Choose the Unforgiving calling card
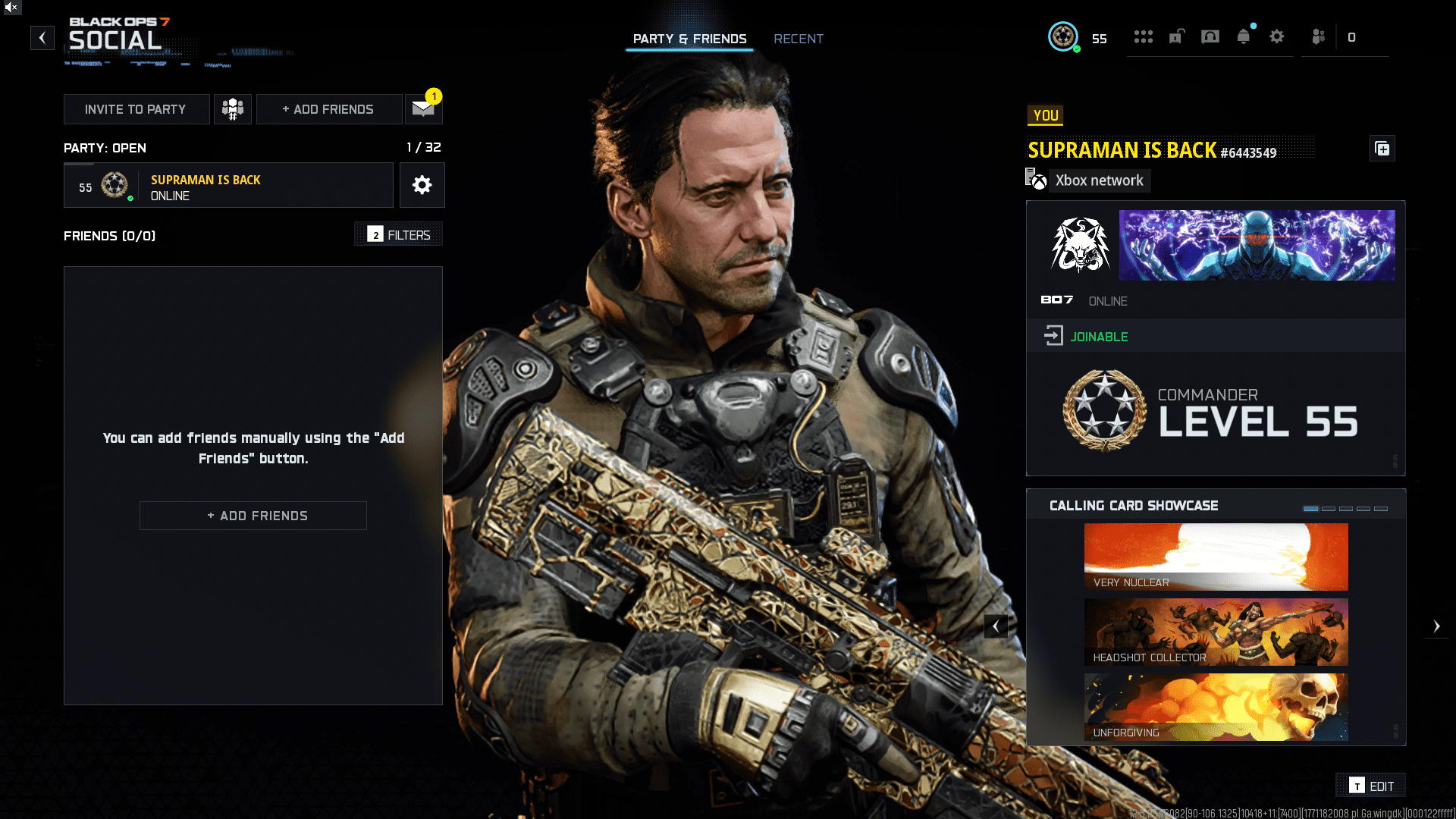This screenshot has height=819, width=1456. click(x=1216, y=707)
